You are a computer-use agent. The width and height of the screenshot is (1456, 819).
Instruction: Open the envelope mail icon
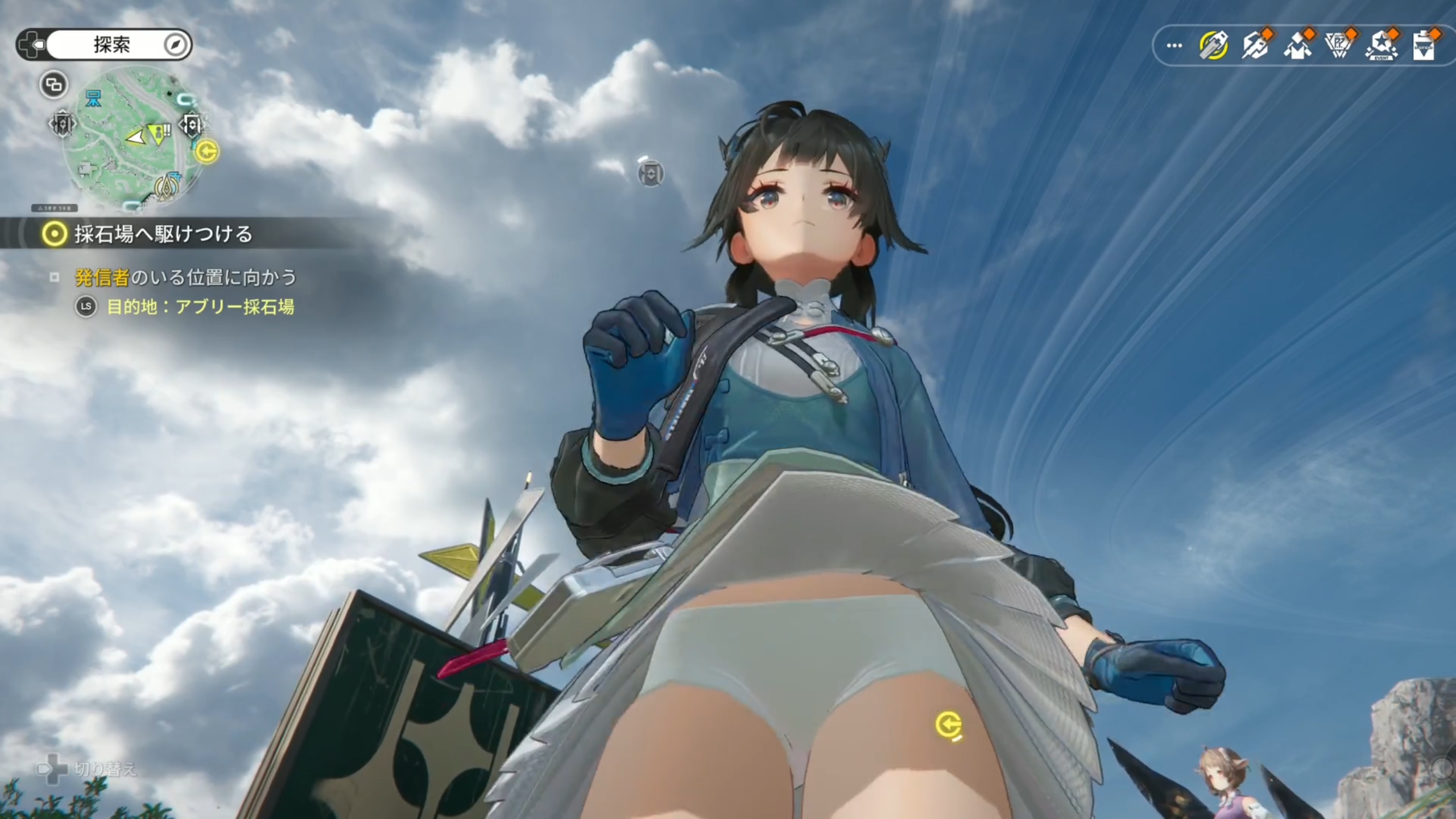pyautogui.click(x=1298, y=45)
